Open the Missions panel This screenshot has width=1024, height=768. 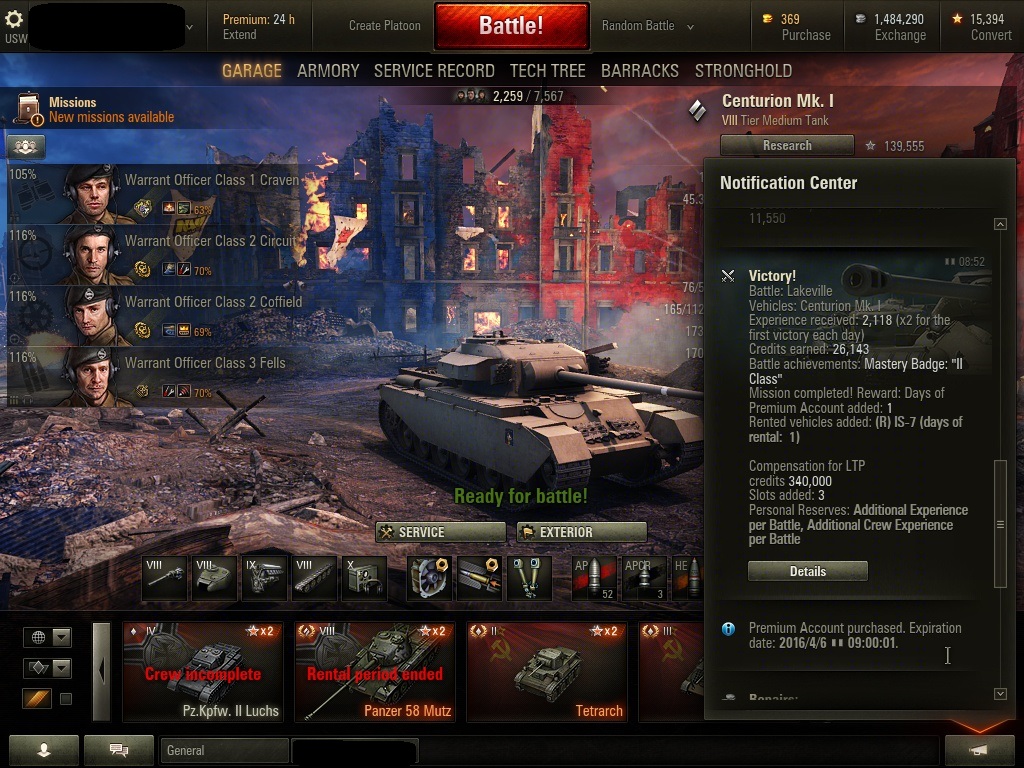click(x=95, y=110)
